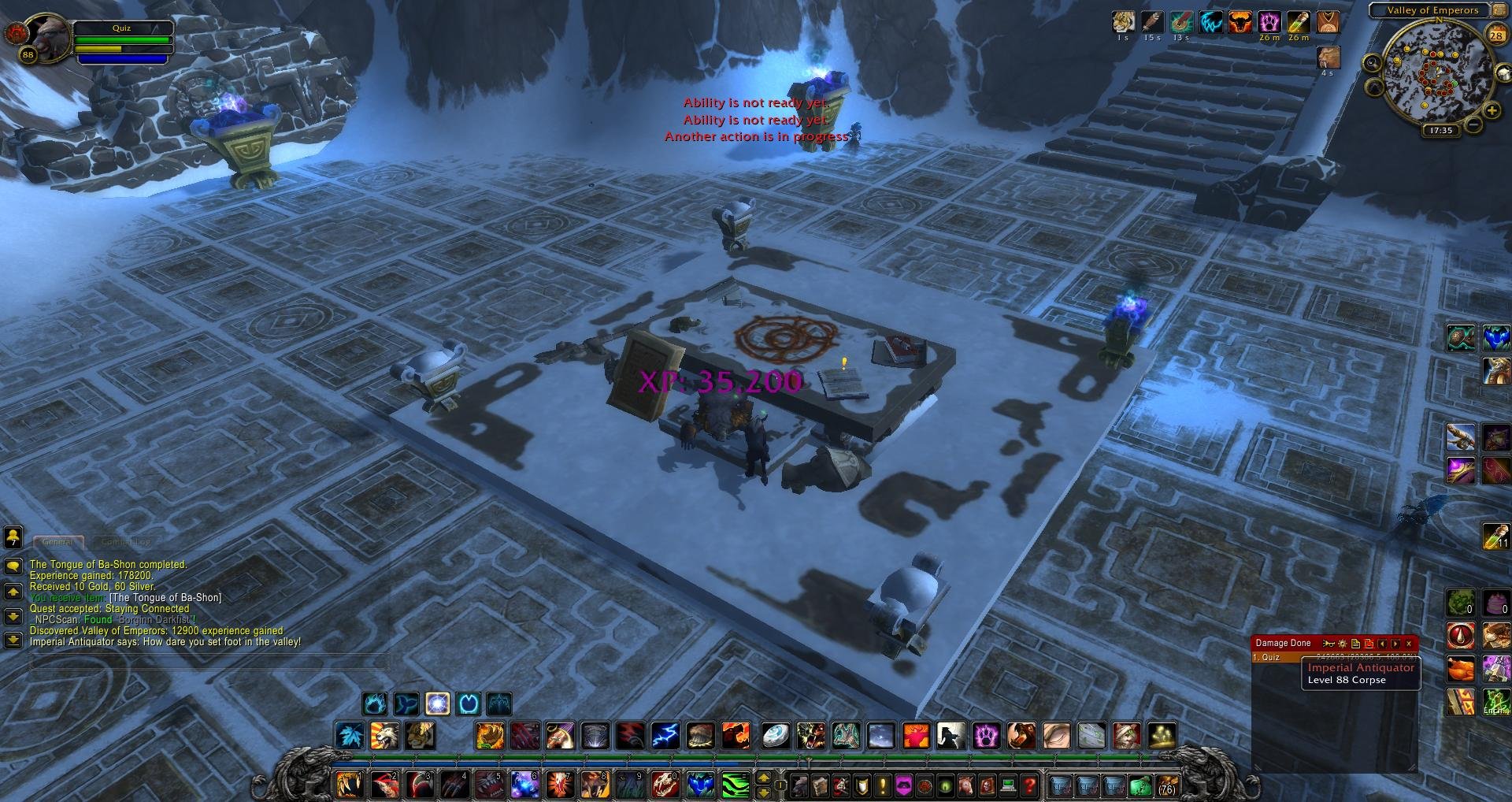Open the calendar showing day 28
The width and height of the screenshot is (1512, 802).
pyautogui.click(x=1495, y=35)
